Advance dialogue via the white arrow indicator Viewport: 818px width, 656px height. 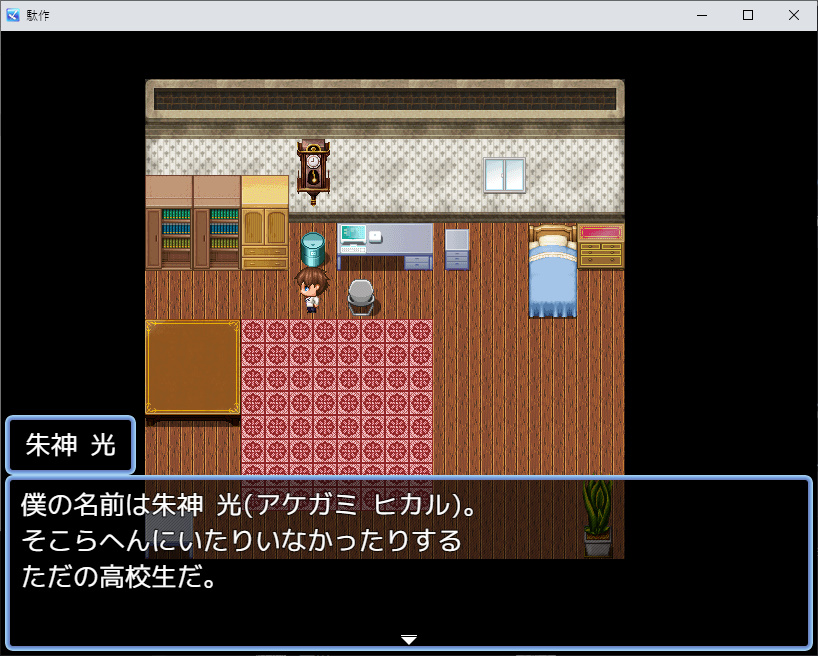(408, 639)
